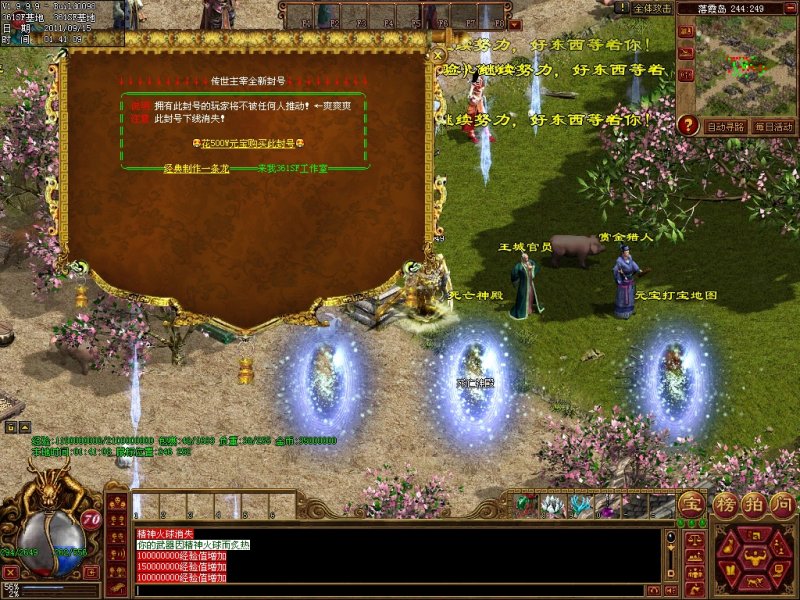Open the character panel from the hexagon center

754,558
